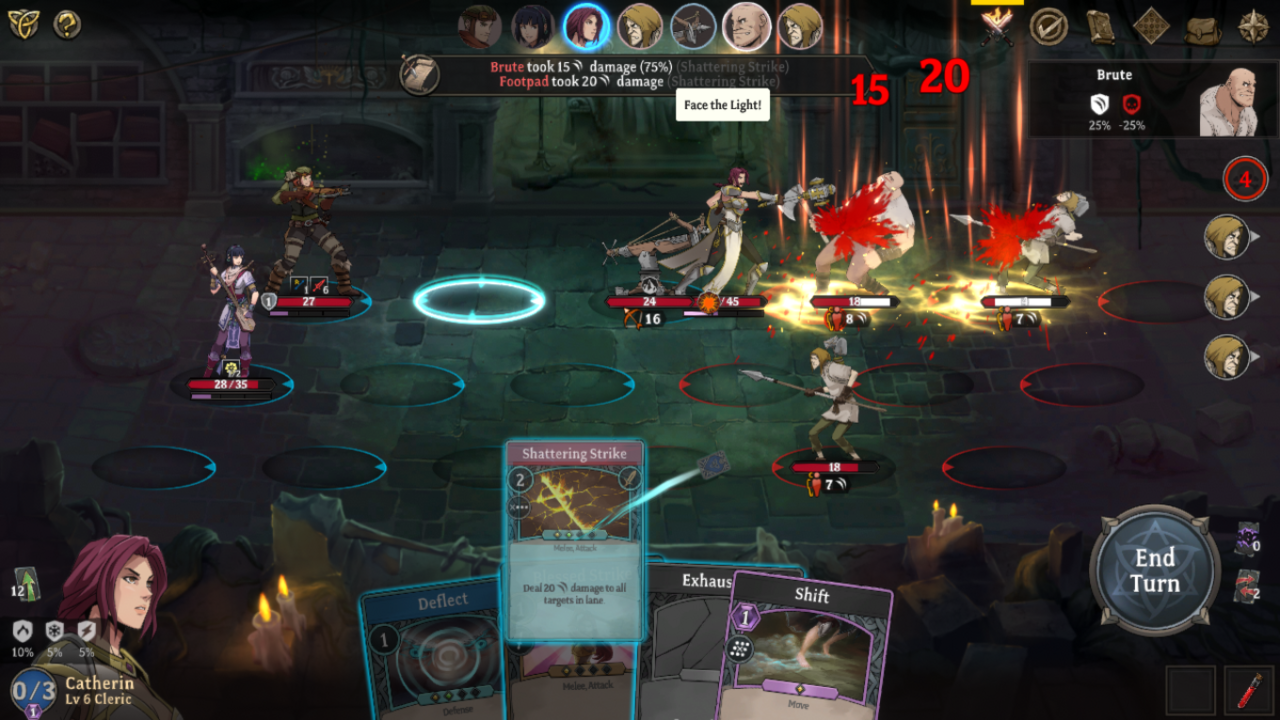Click the red 4 morale counter
The height and width of the screenshot is (720, 1280).
click(1245, 179)
